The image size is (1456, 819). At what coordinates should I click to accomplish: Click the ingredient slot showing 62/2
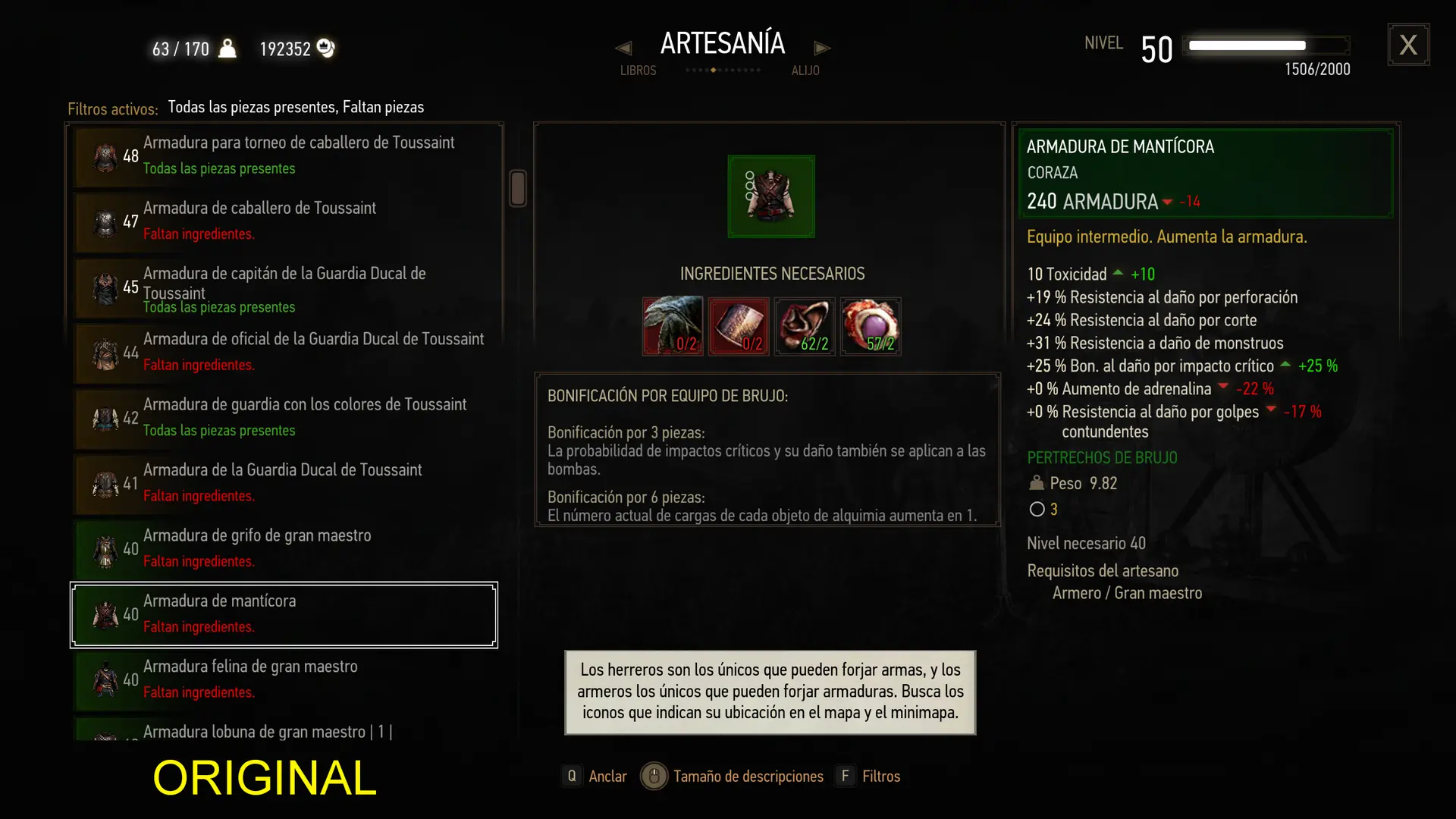point(805,326)
